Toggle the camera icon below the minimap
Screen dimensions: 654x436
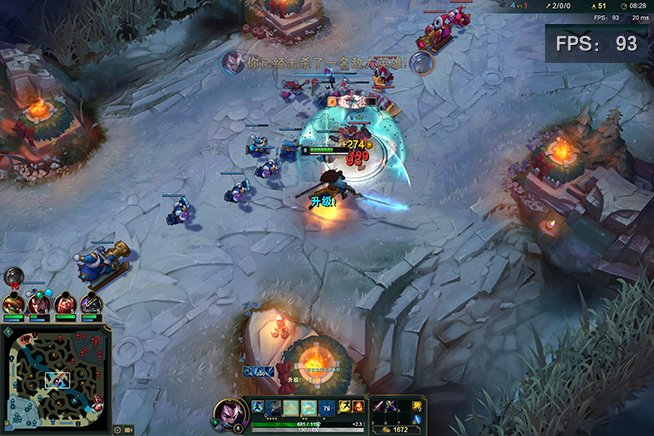[130, 429]
